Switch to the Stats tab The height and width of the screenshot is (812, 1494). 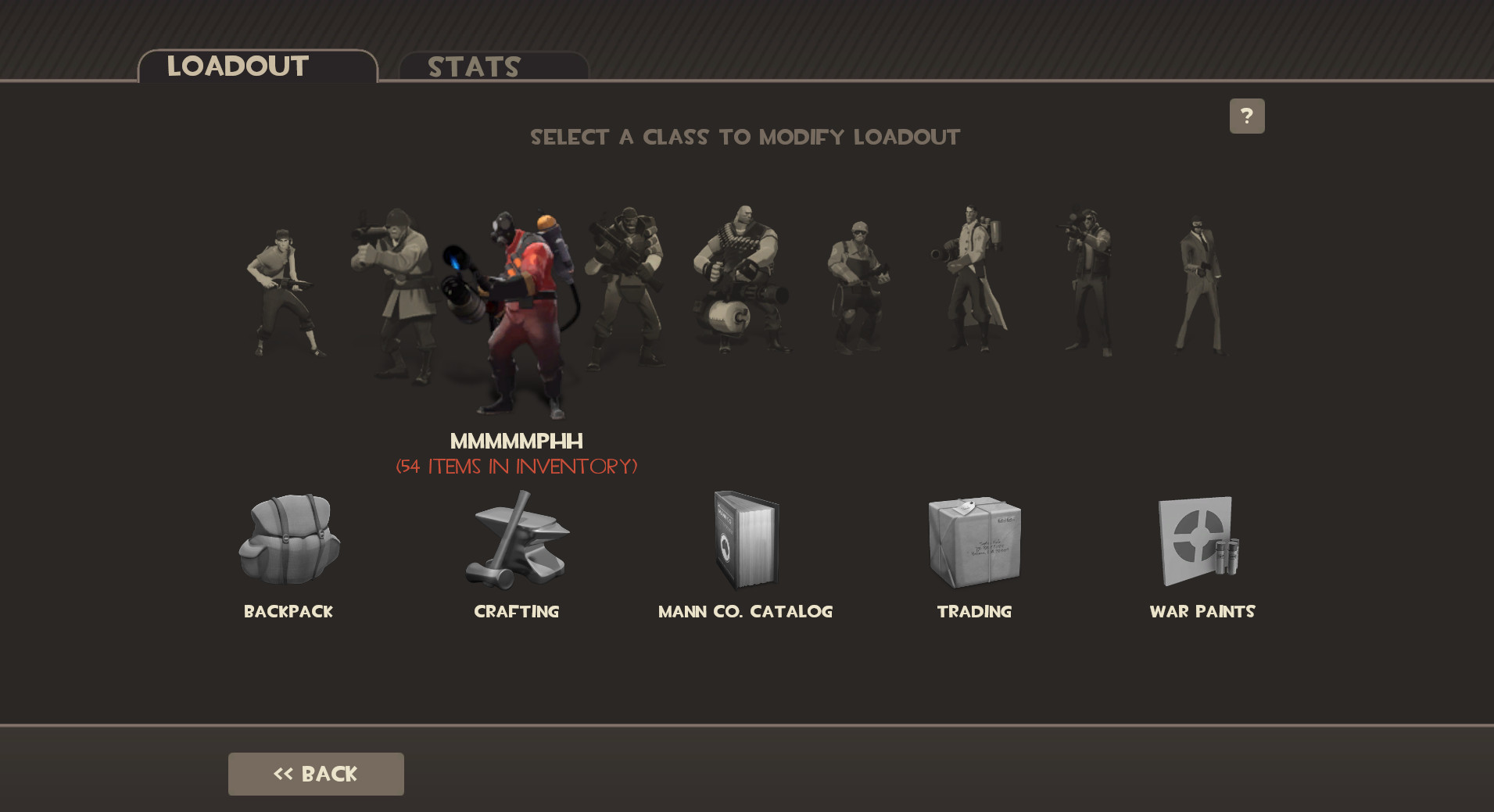473,67
